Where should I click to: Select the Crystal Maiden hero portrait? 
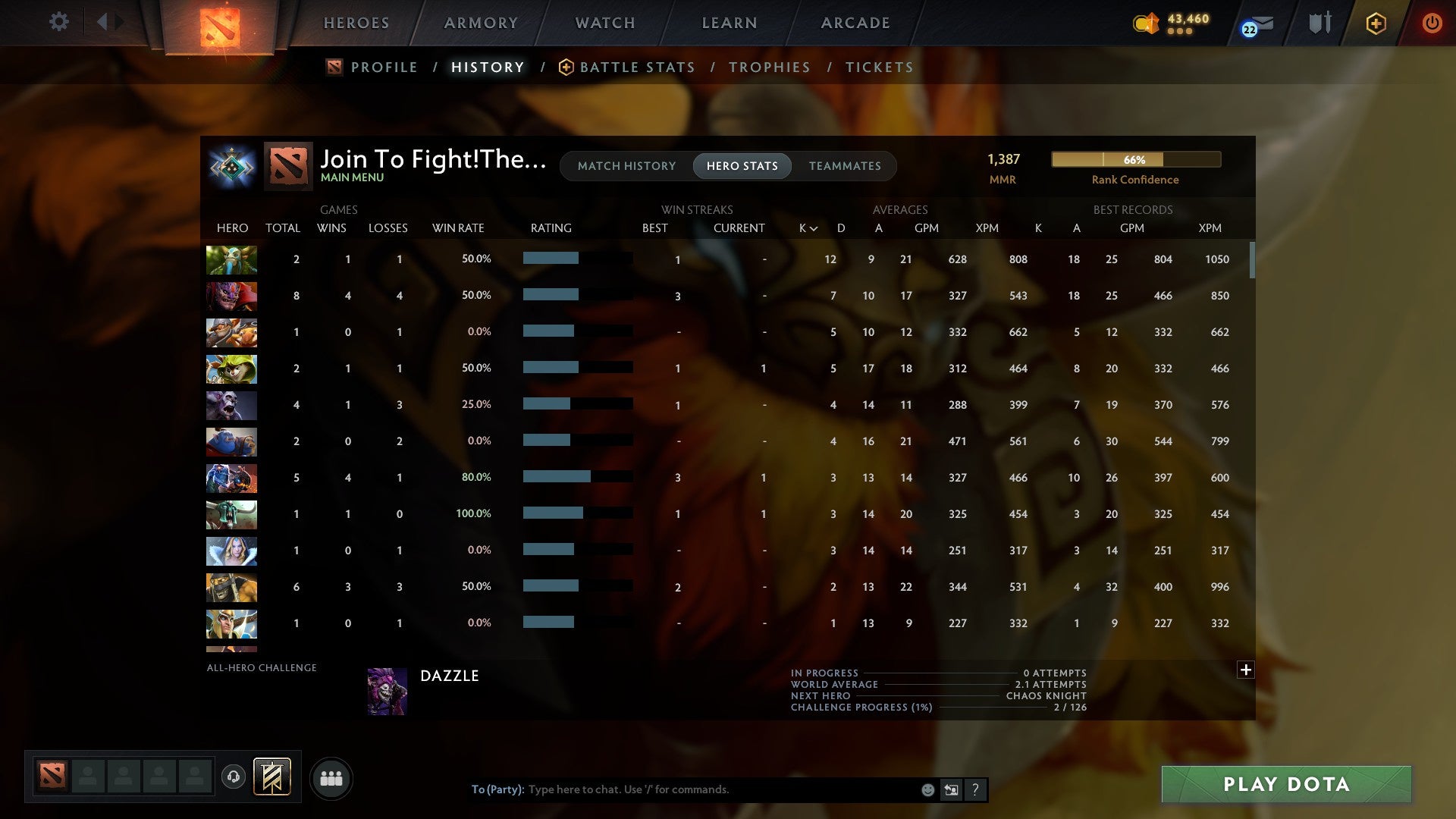coord(231,551)
